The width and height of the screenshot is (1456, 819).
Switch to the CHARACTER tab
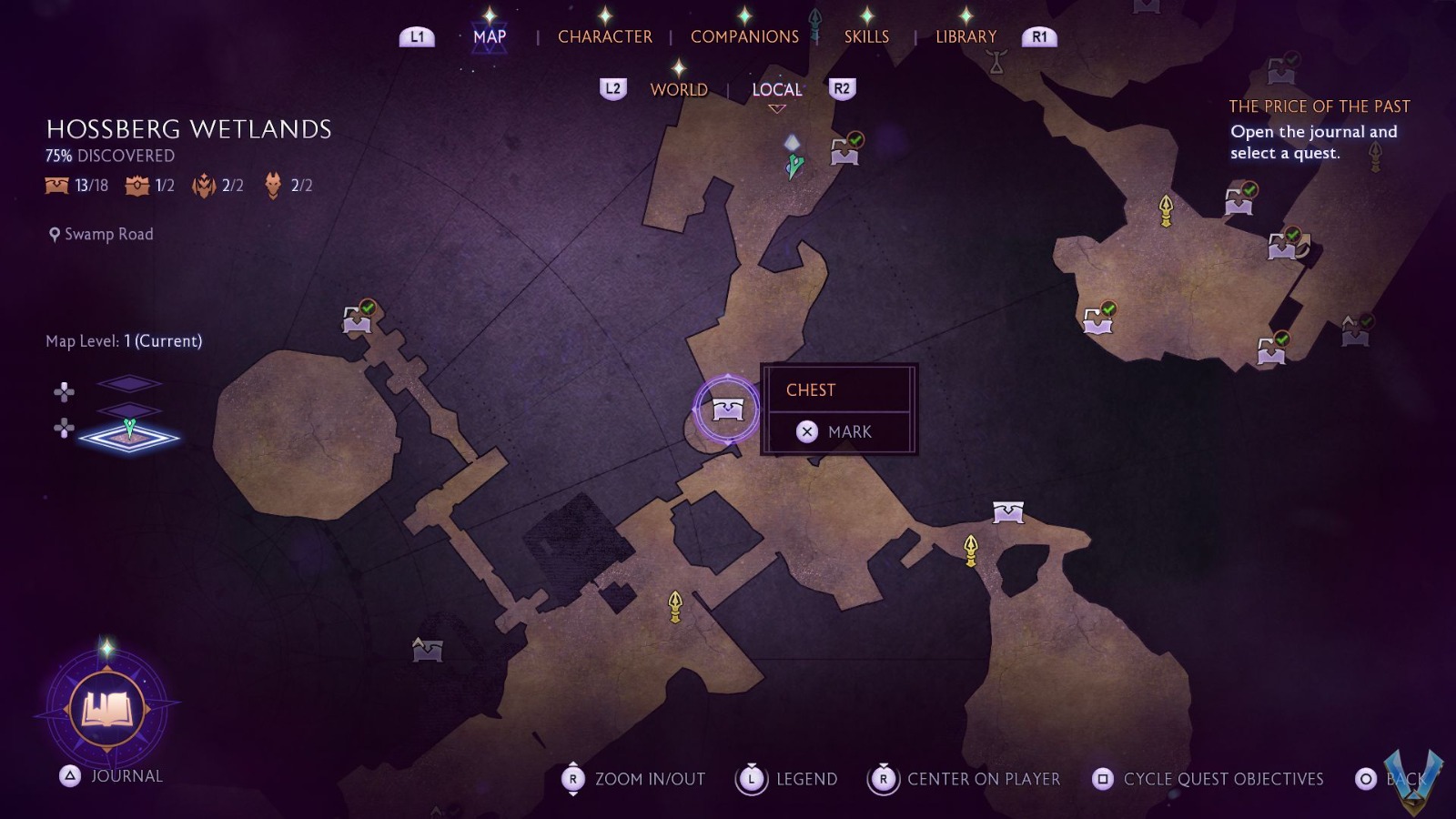coord(606,36)
